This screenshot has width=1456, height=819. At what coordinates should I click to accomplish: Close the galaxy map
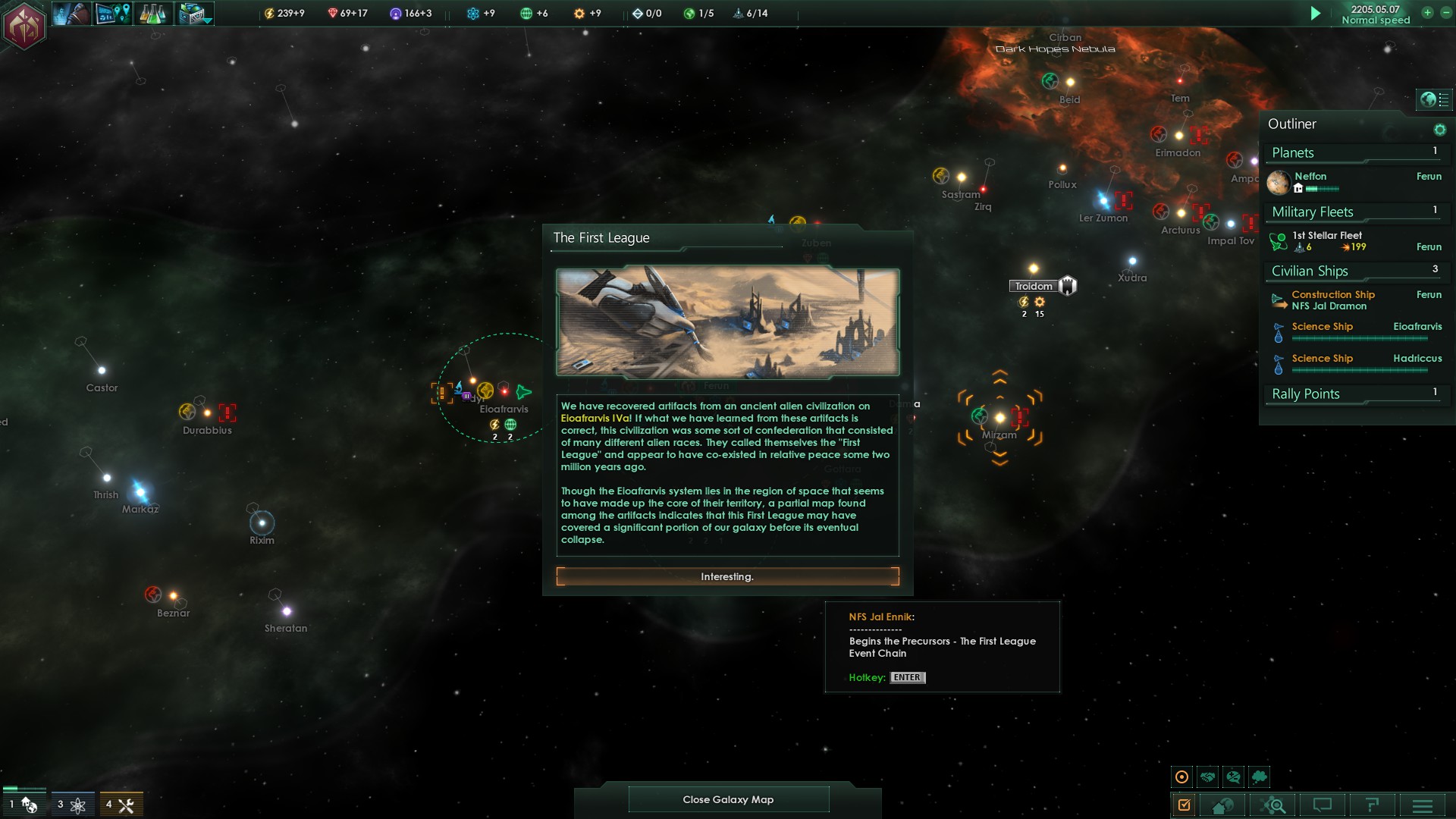coord(728,799)
